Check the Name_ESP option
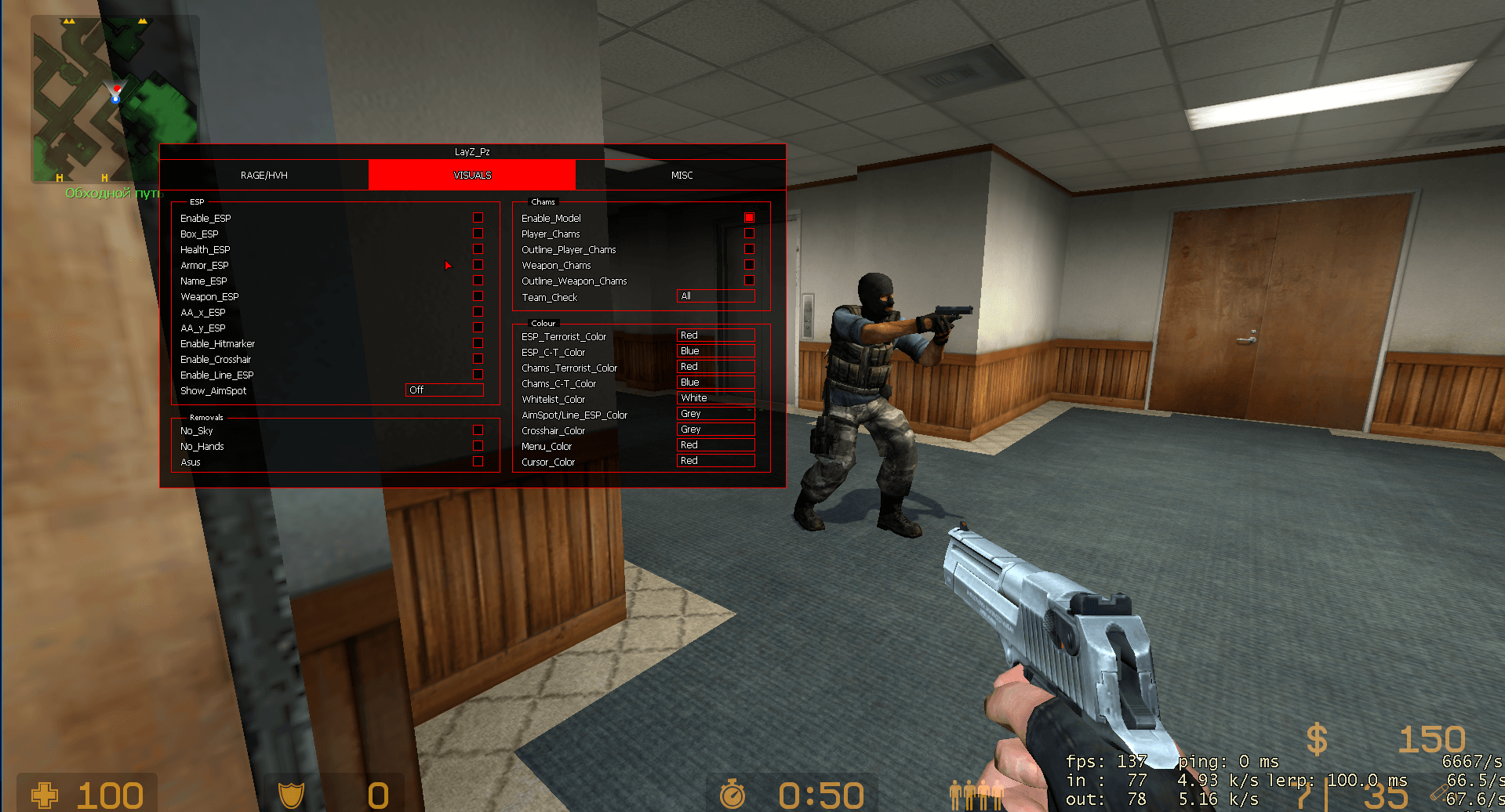The image size is (1505, 812). coord(478,281)
